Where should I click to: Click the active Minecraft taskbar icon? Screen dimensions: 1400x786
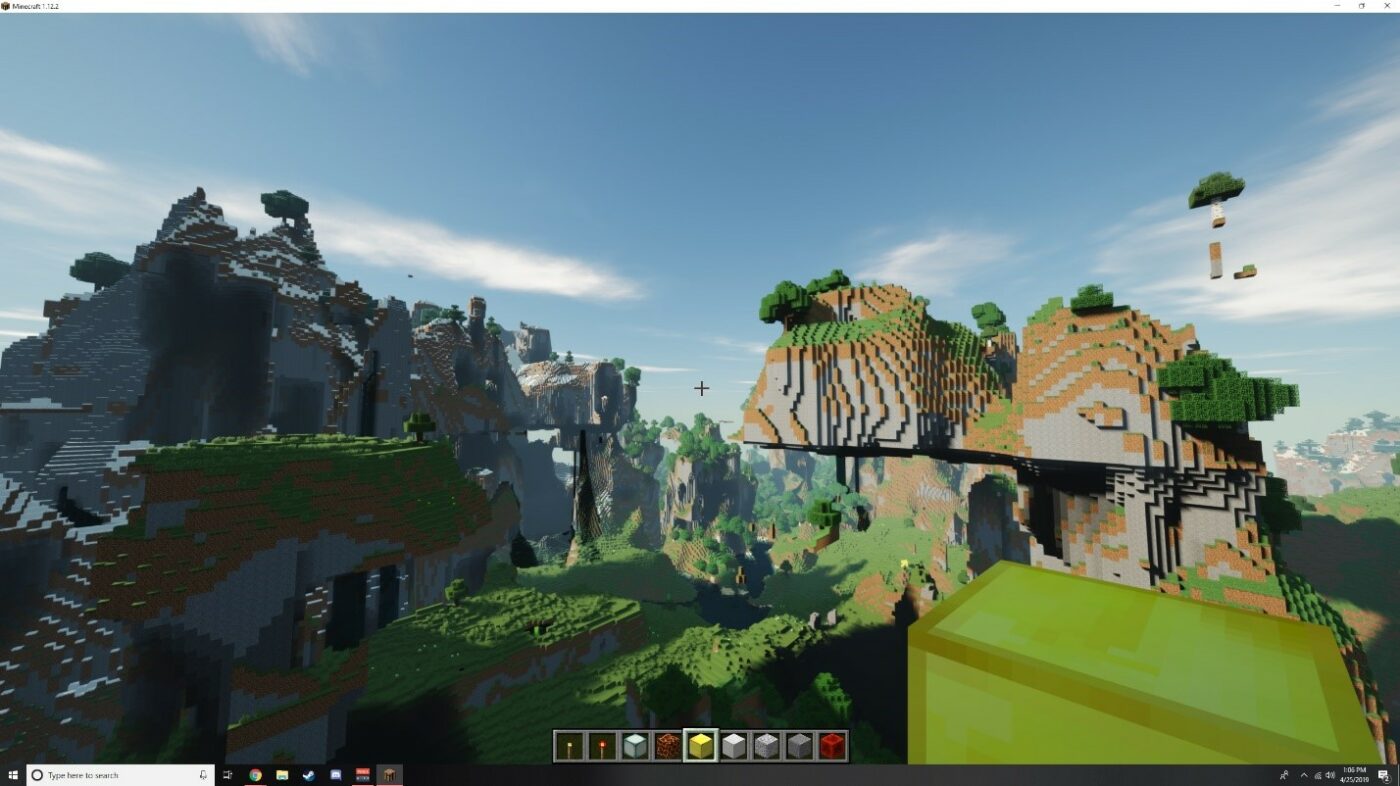pos(389,774)
